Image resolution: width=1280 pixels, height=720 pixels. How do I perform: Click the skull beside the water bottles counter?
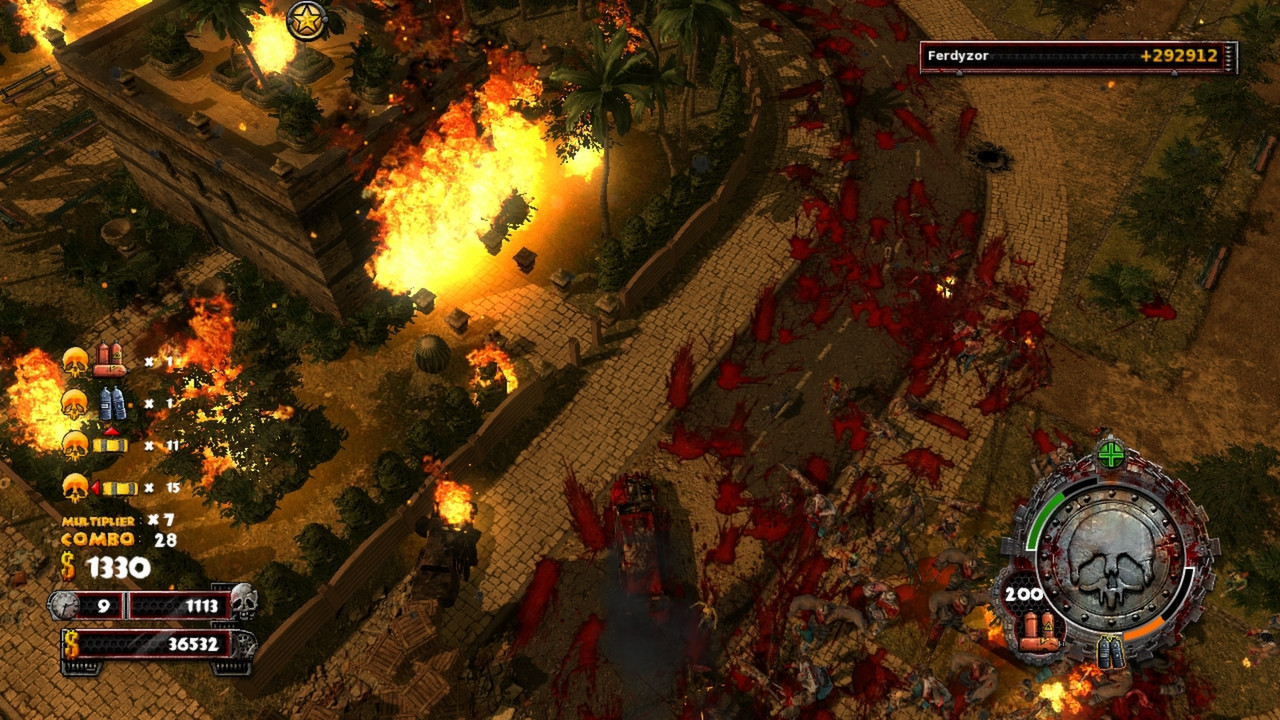pyautogui.click(x=74, y=401)
